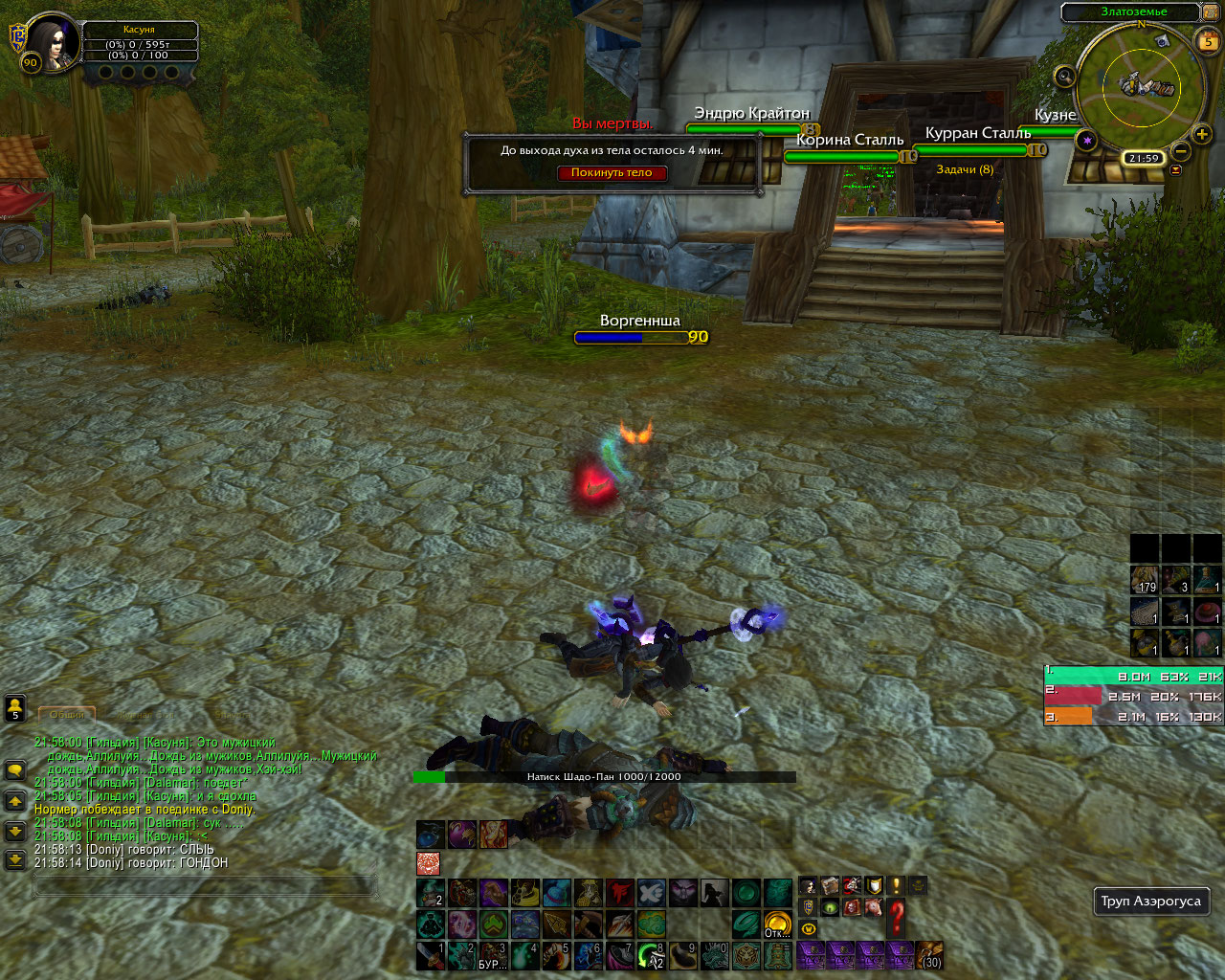The image size is (1225, 980).
Task: Open the yellow exclamation quest log icon
Action: (897, 885)
